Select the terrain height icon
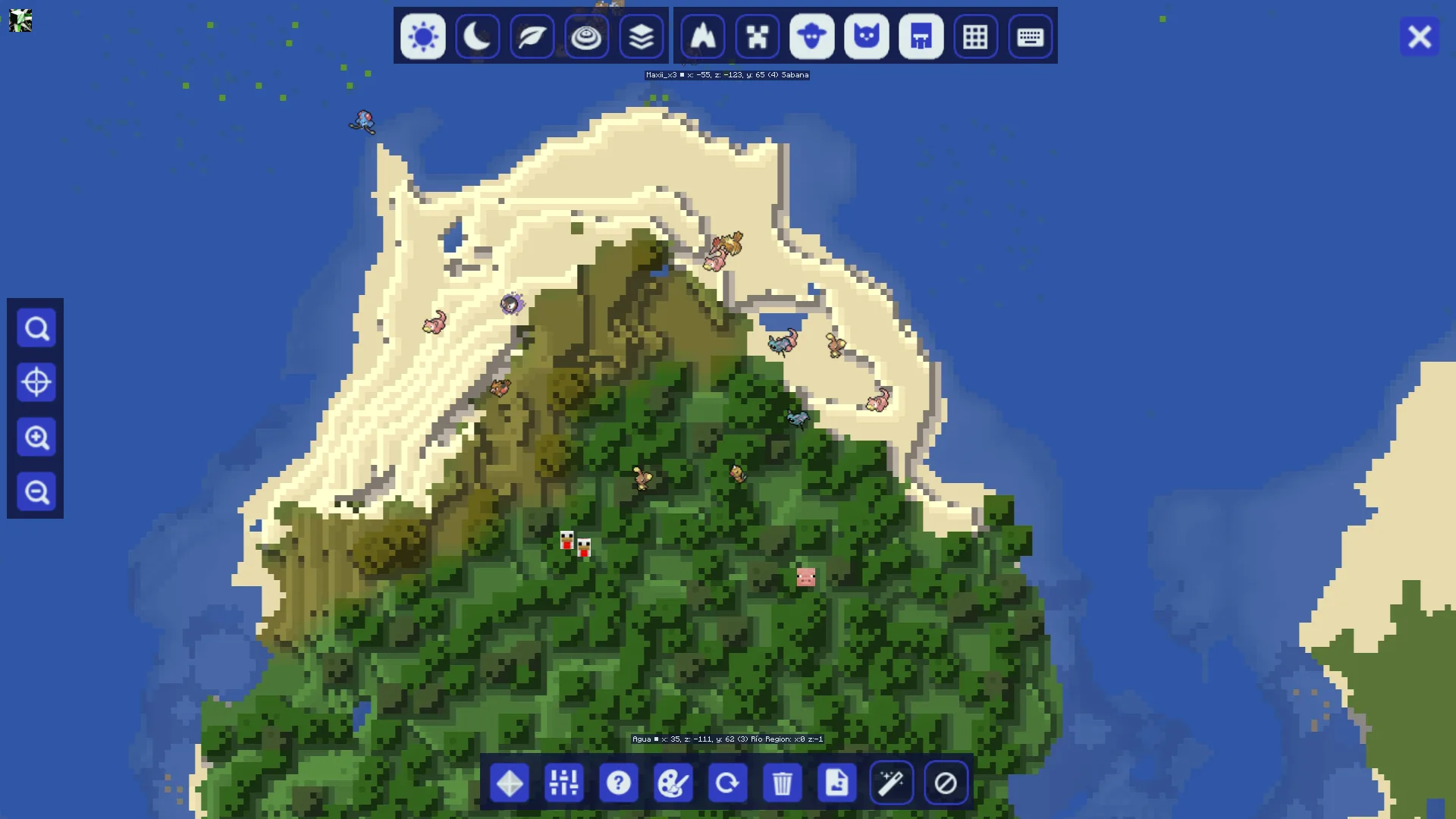1456x819 pixels. (703, 36)
